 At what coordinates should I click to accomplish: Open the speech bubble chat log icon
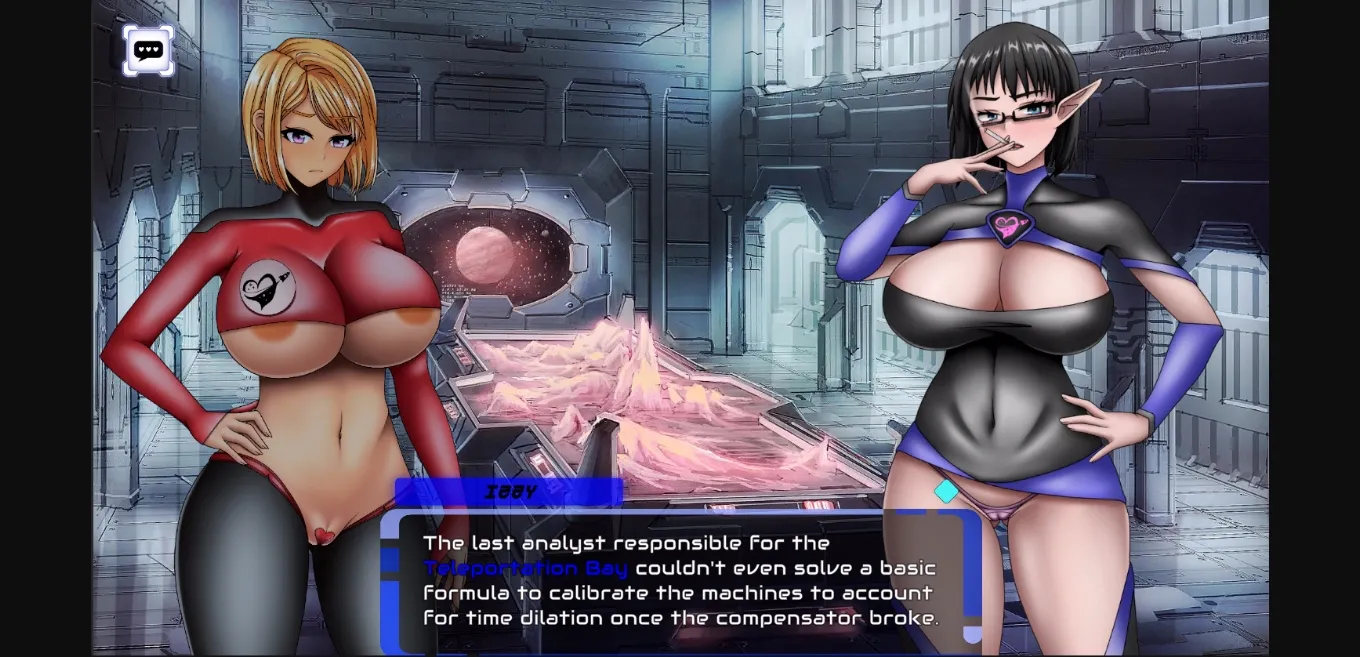pos(148,50)
